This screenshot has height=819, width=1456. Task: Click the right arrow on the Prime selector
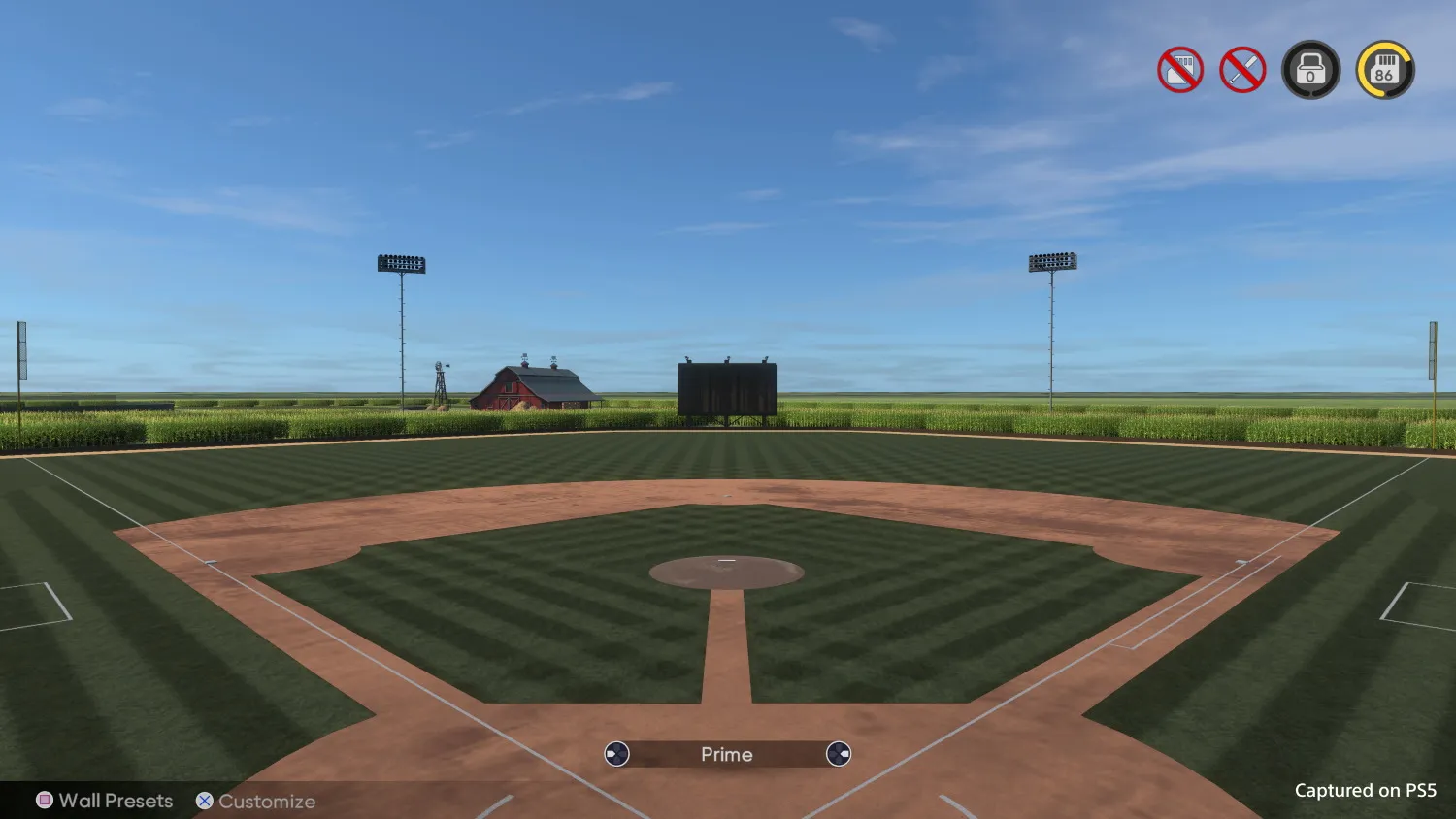pyautogui.click(x=837, y=754)
